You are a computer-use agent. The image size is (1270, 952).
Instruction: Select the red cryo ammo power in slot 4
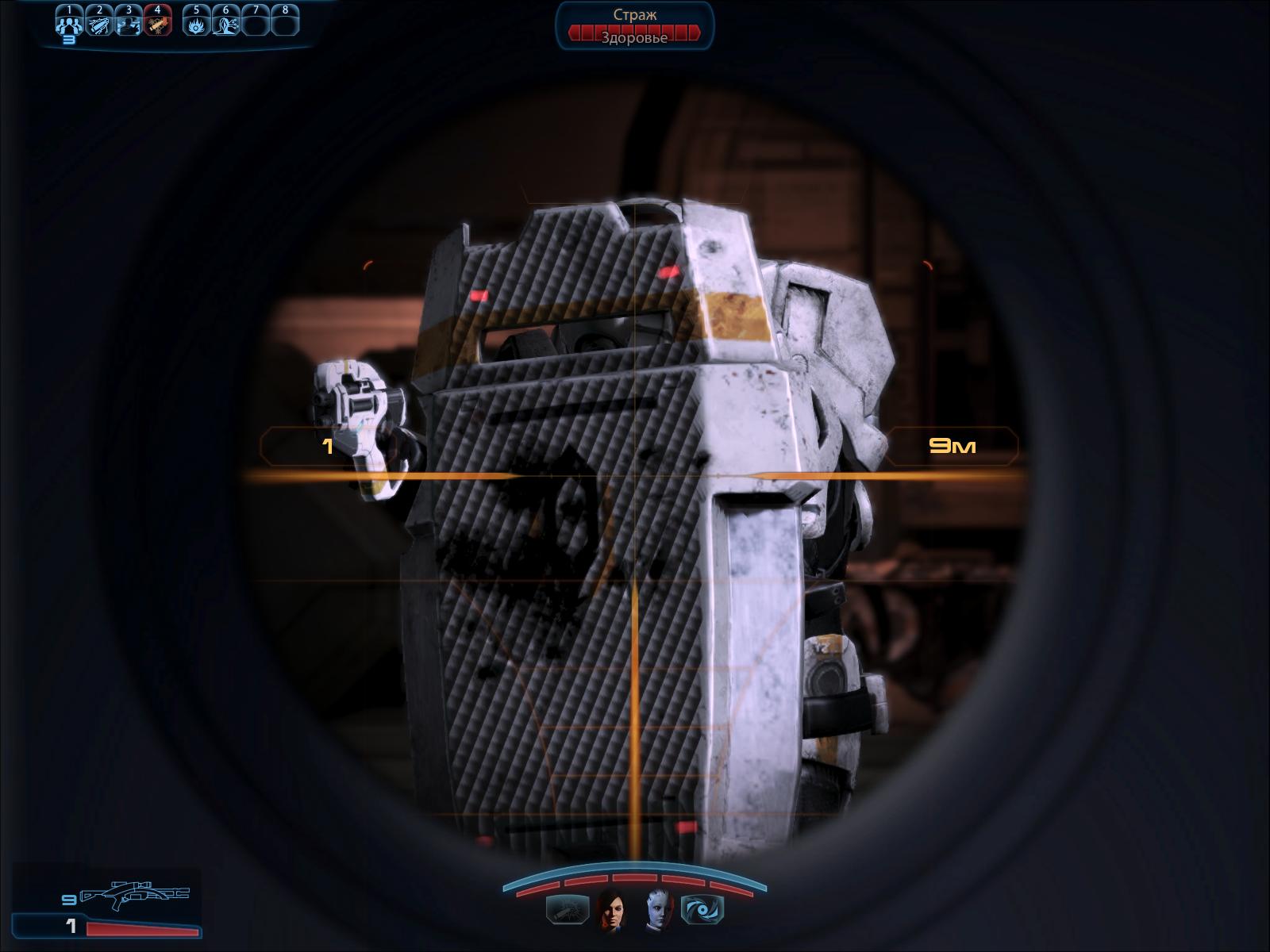[157, 24]
